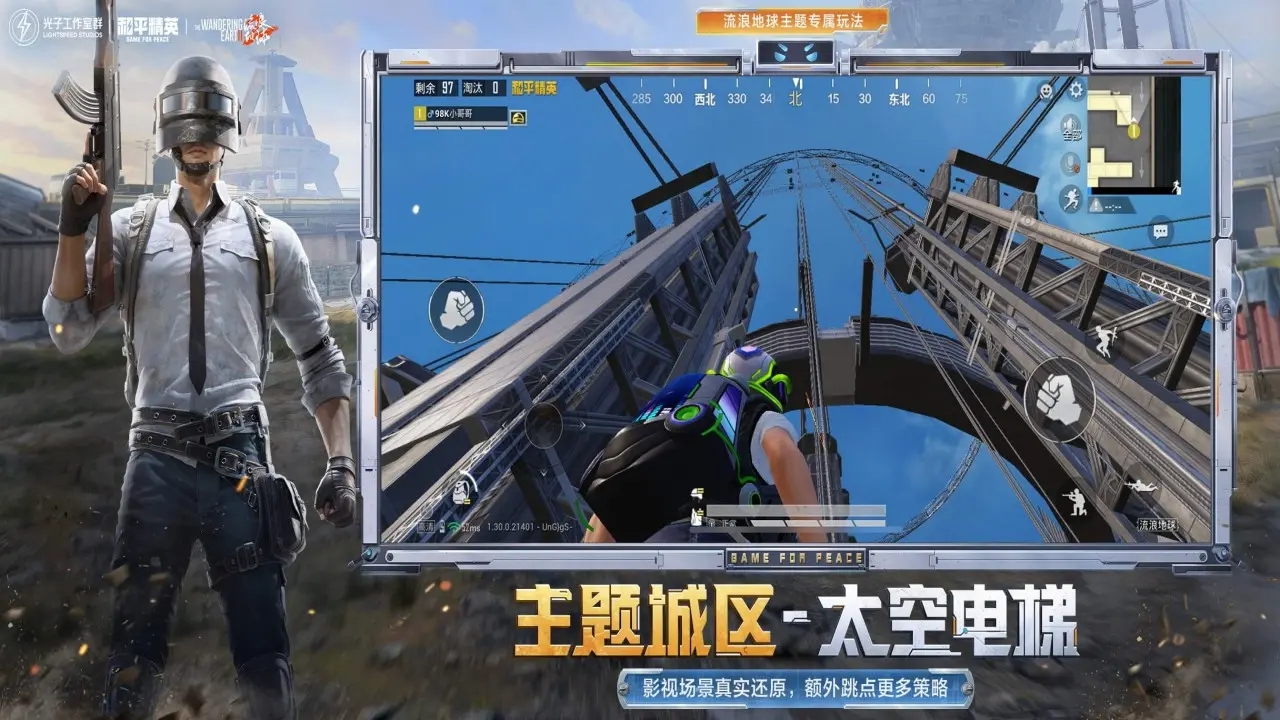This screenshot has height=720, width=1280.
Task: Click the smiley emote icon beside the minimap
Action: [x=1045, y=89]
